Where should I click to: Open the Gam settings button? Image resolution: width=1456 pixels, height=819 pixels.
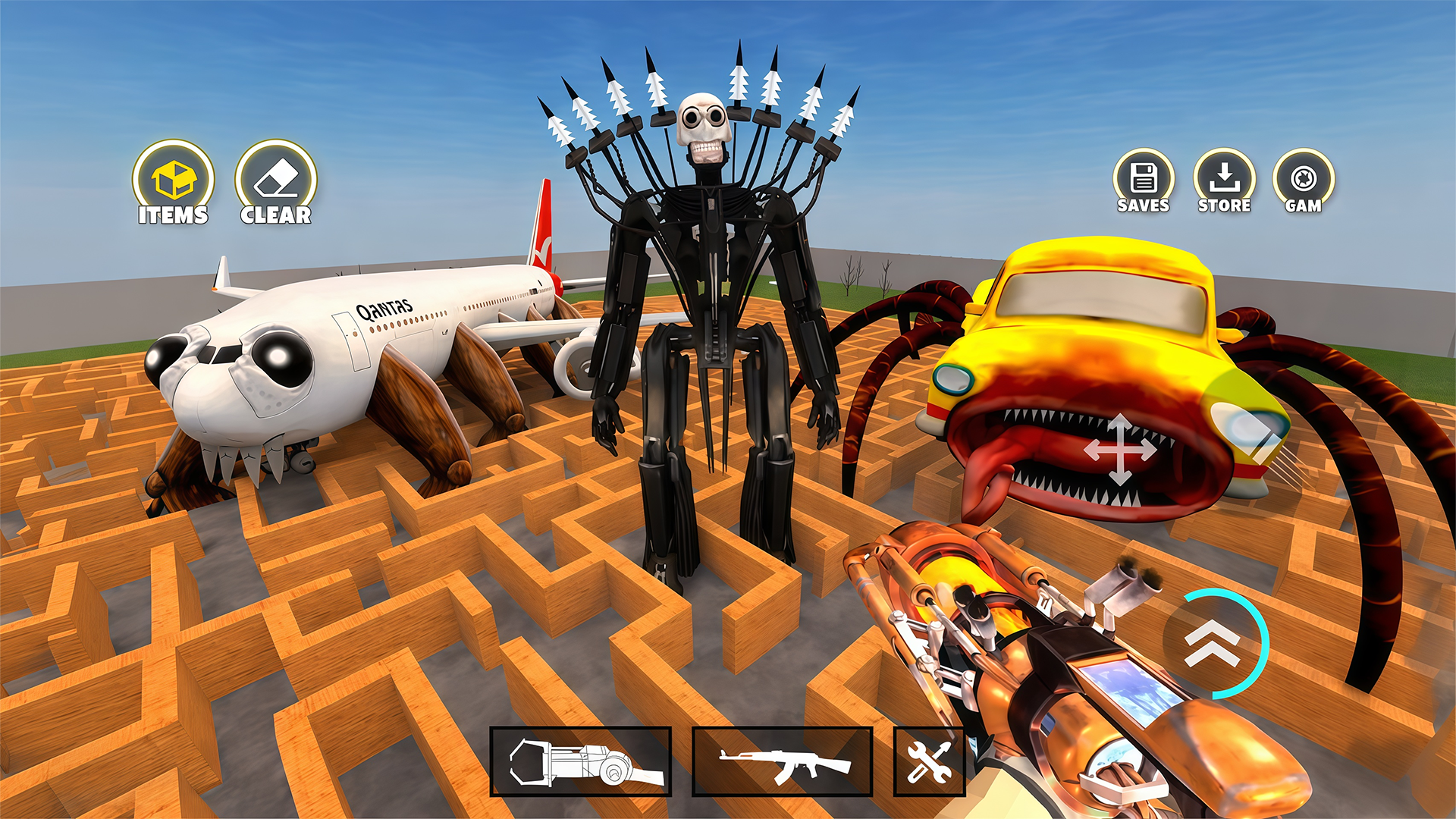pyautogui.click(x=1304, y=180)
